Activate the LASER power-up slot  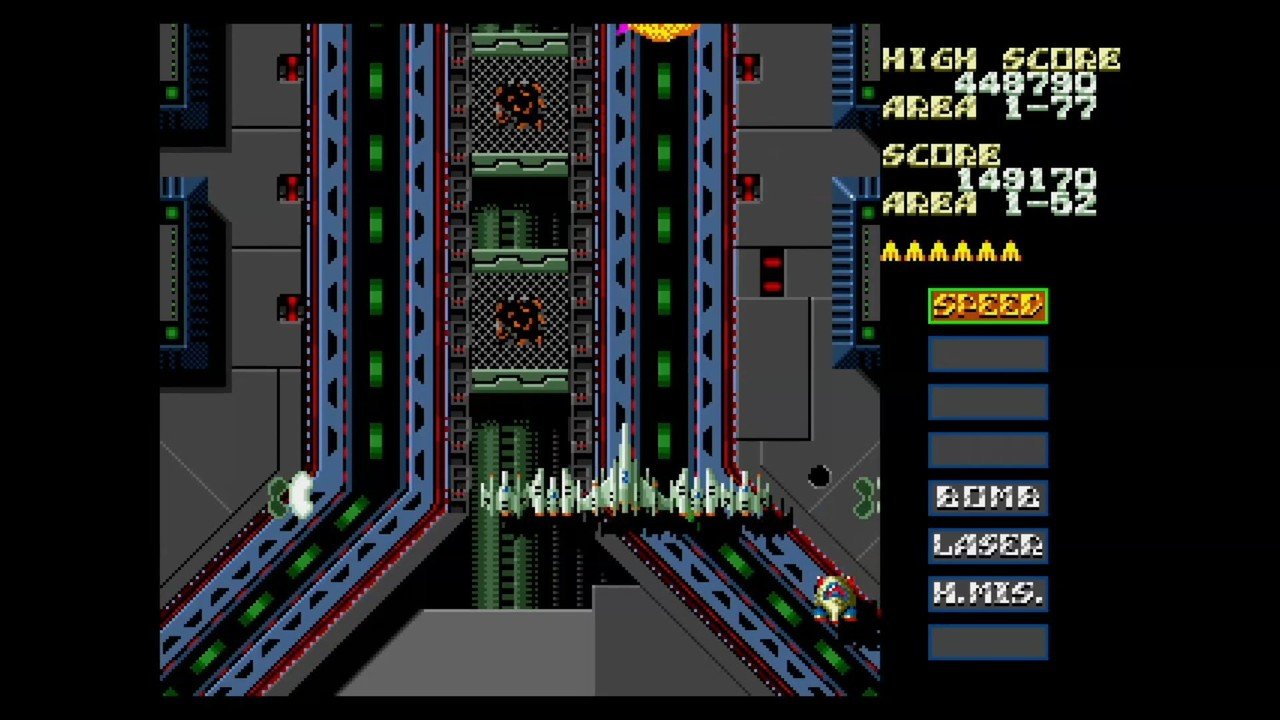tap(988, 545)
